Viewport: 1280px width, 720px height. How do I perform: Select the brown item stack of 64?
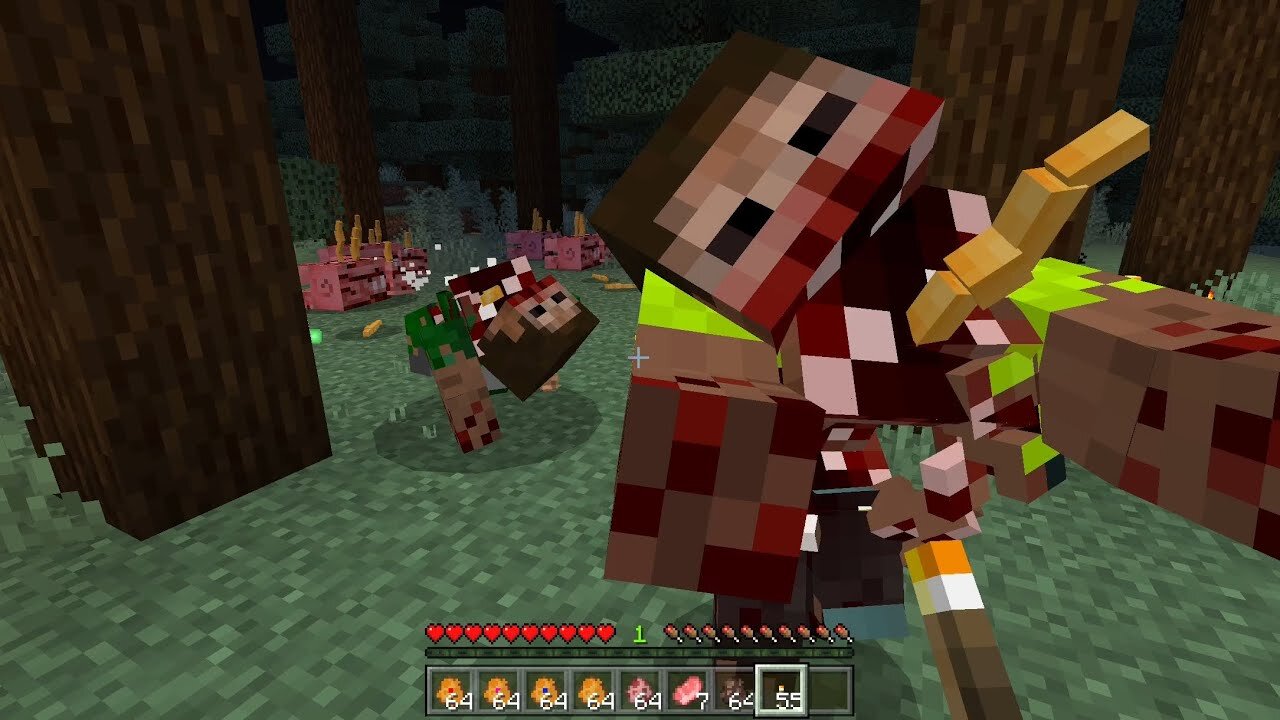coord(735,691)
